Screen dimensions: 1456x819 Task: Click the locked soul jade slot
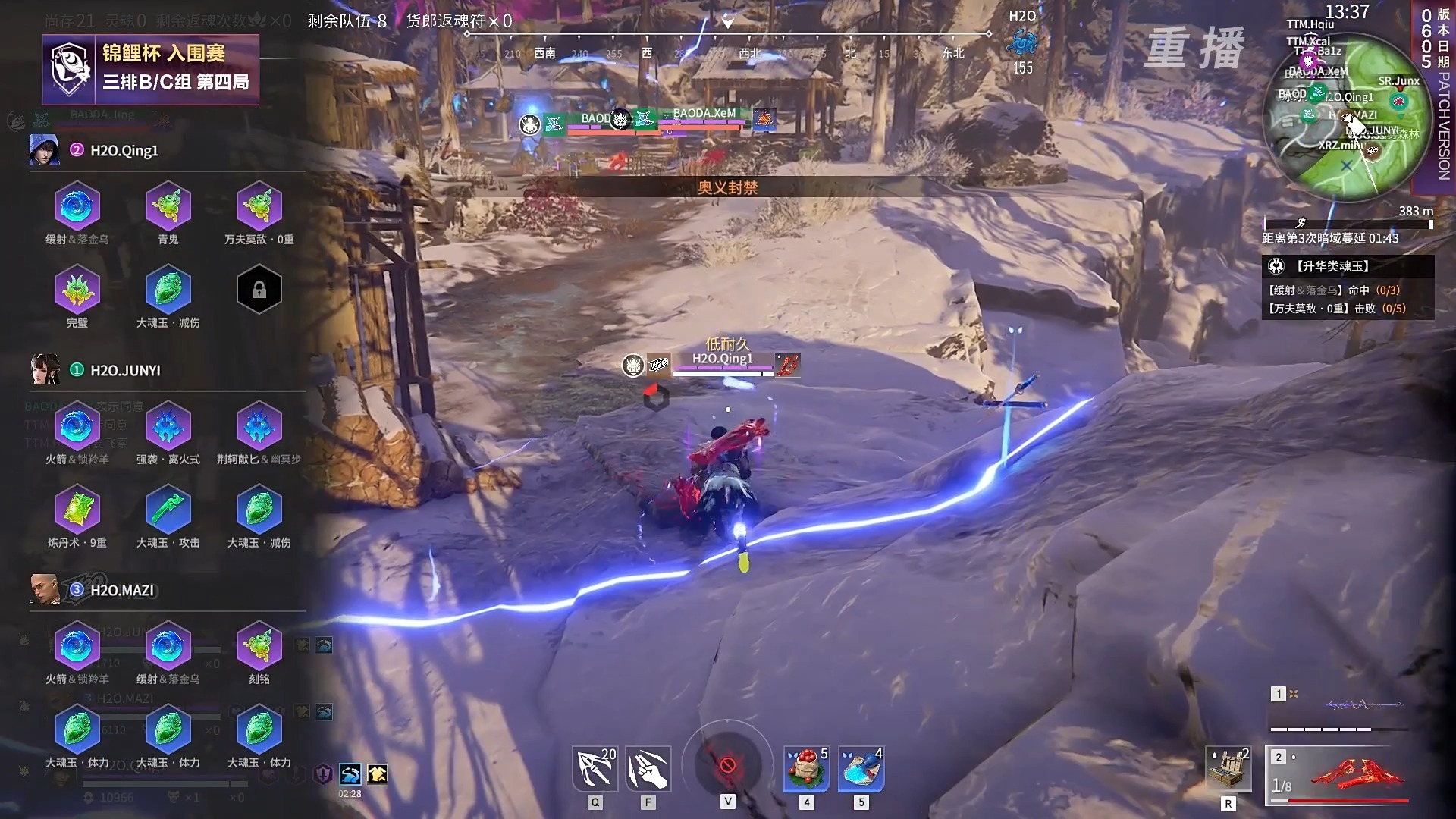[x=259, y=290]
